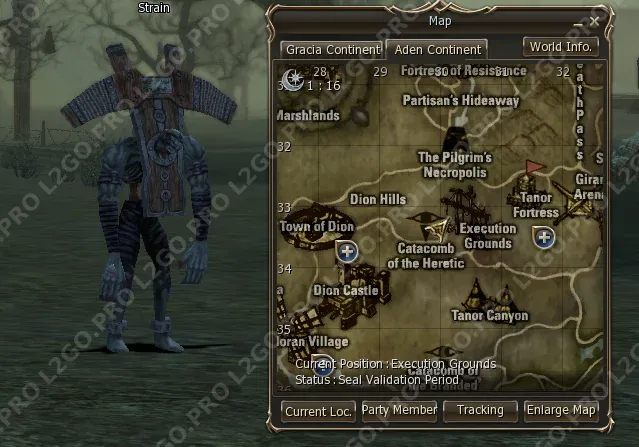Show Party Member locations

pos(399,410)
